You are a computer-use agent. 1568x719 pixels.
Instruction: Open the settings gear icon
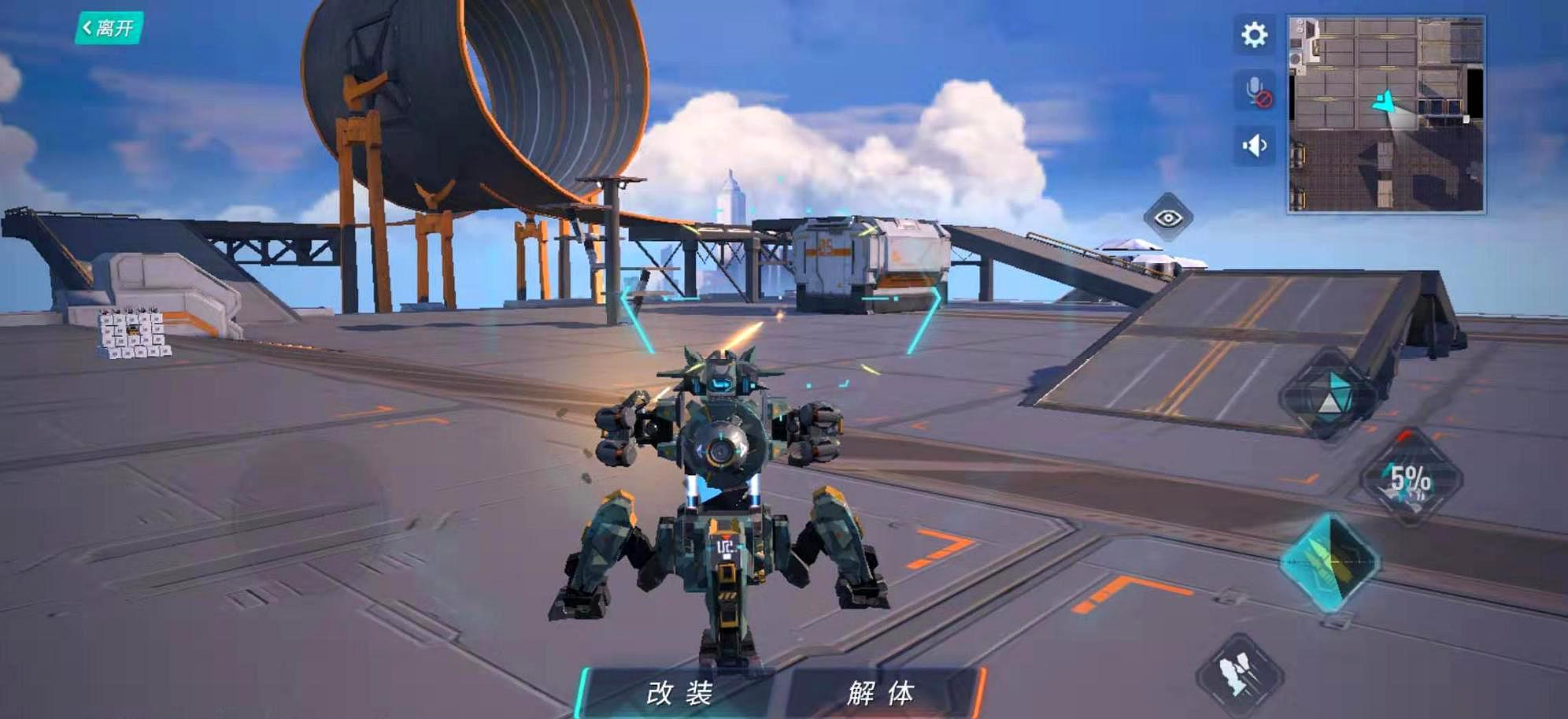point(1254,35)
